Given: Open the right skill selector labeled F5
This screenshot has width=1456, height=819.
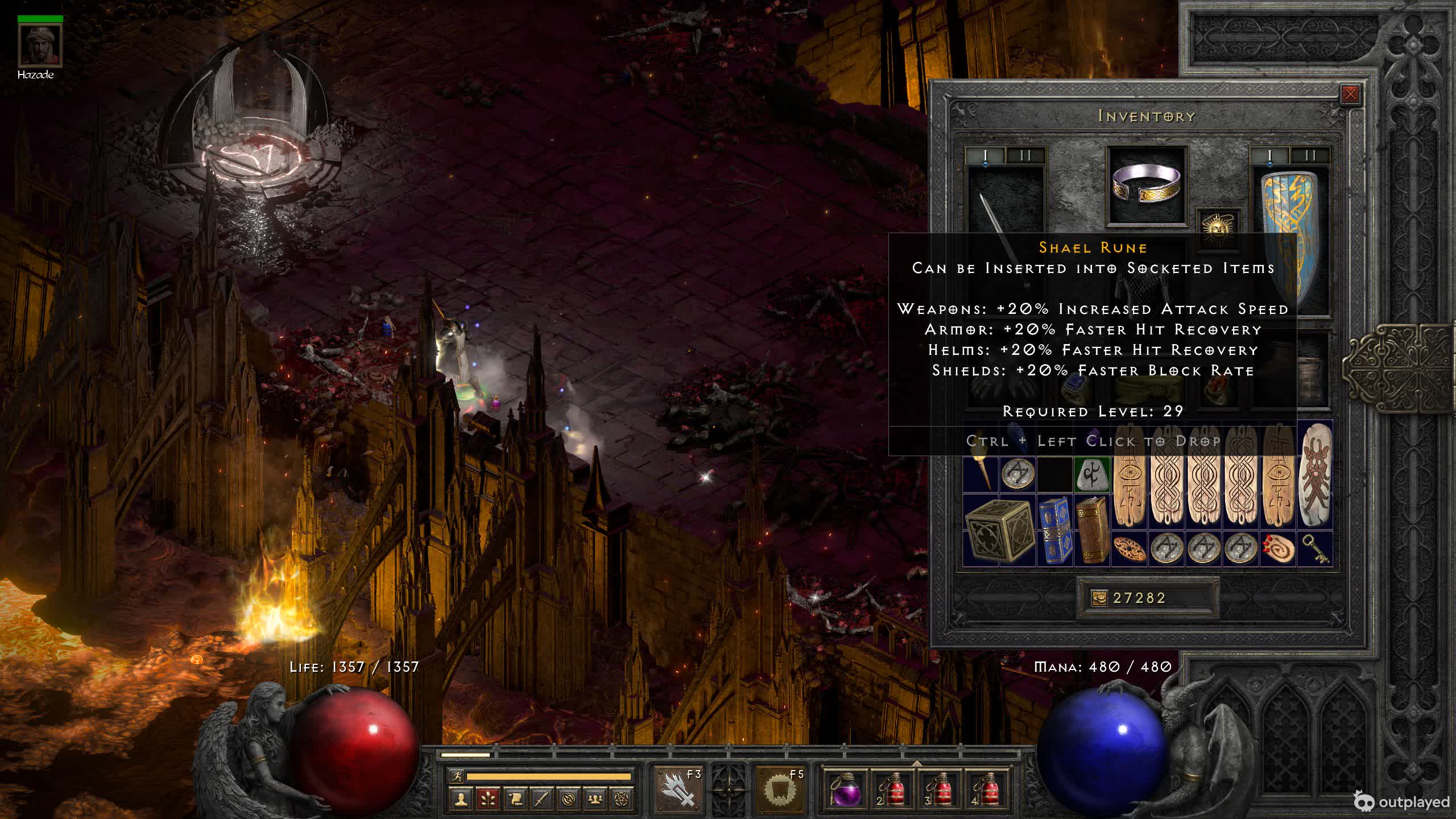Looking at the screenshot, I should pos(780,789).
